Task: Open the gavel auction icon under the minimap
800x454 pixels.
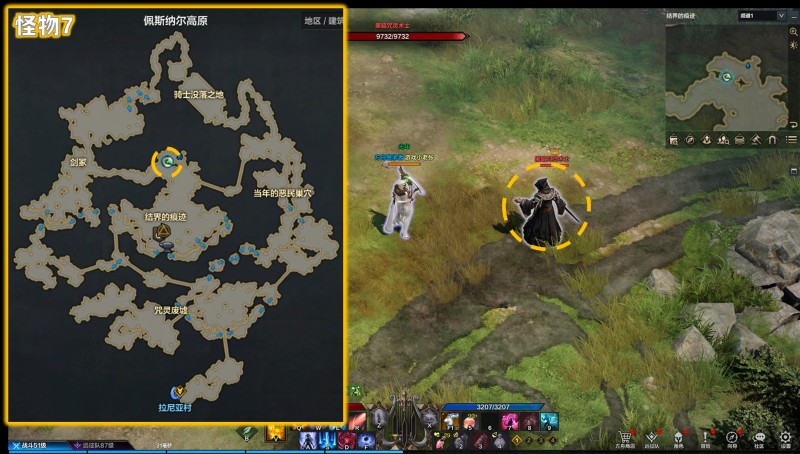Action: (x=755, y=139)
